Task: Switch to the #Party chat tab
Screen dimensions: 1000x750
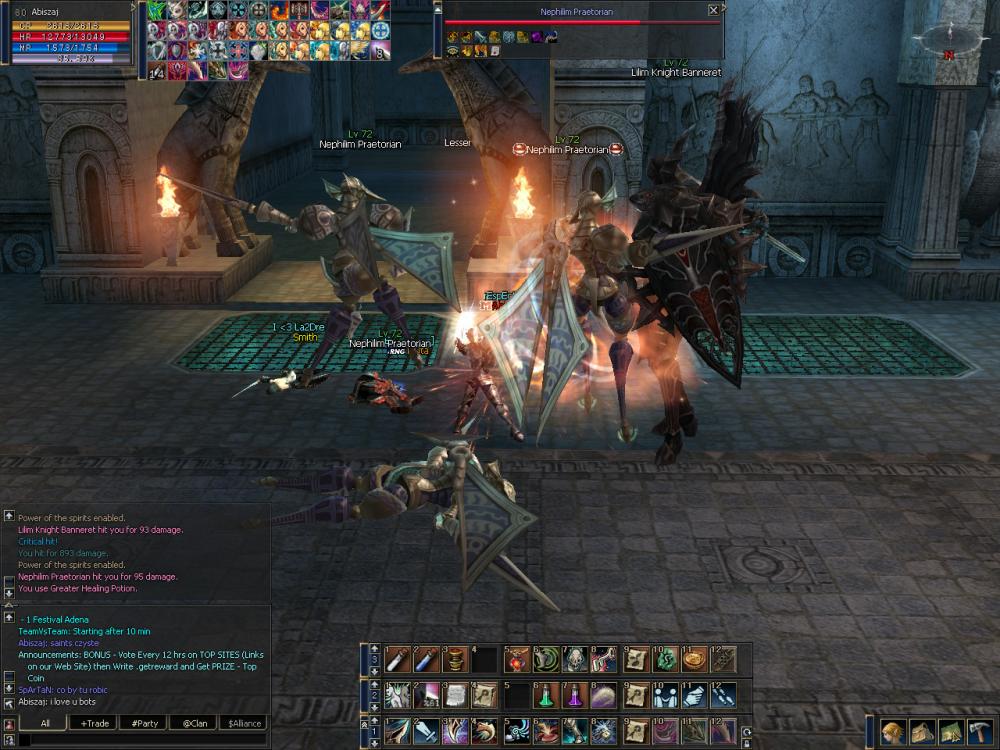Action: (x=144, y=723)
